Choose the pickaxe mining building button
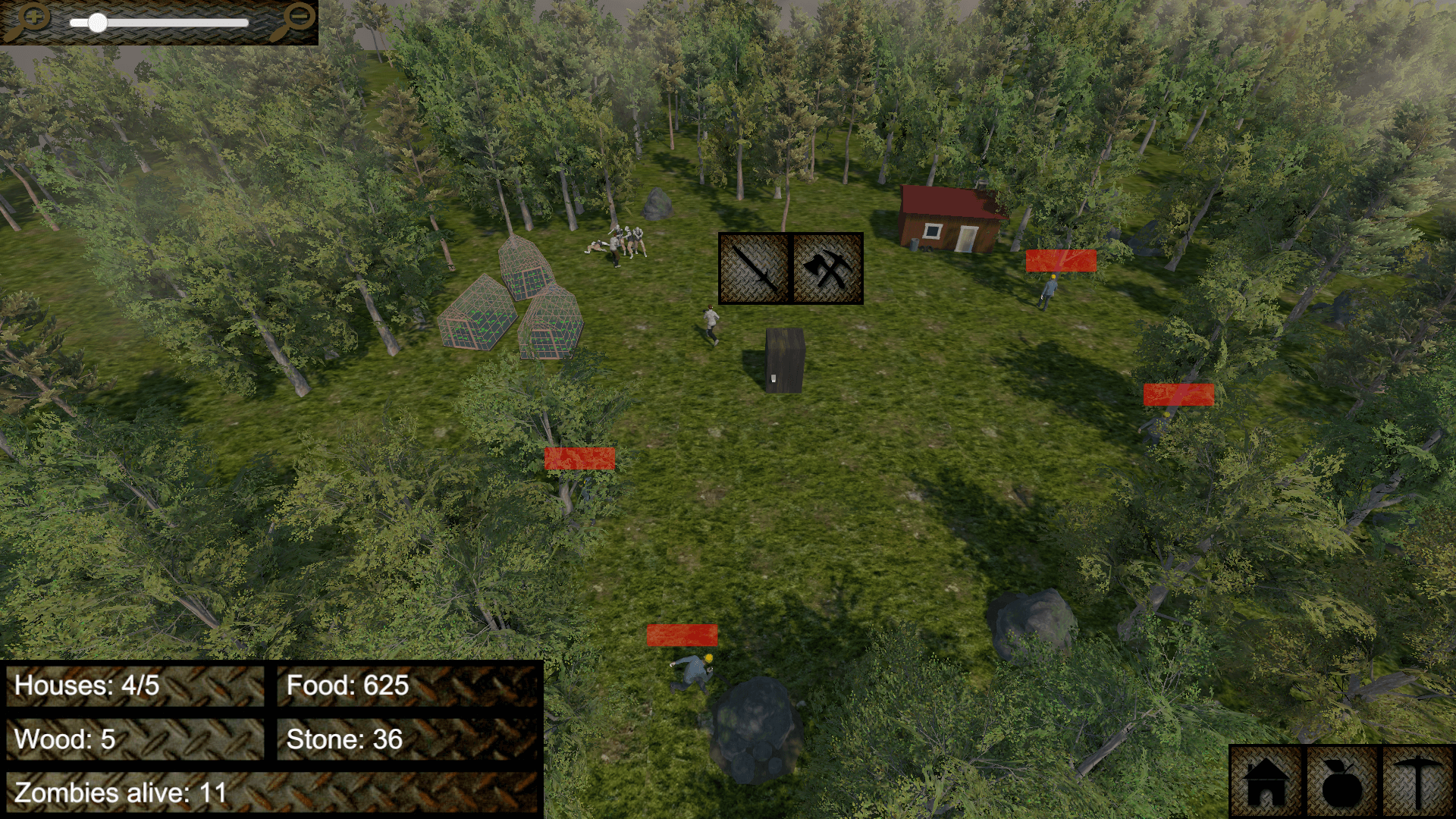The height and width of the screenshot is (819, 1456). coord(1417,783)
